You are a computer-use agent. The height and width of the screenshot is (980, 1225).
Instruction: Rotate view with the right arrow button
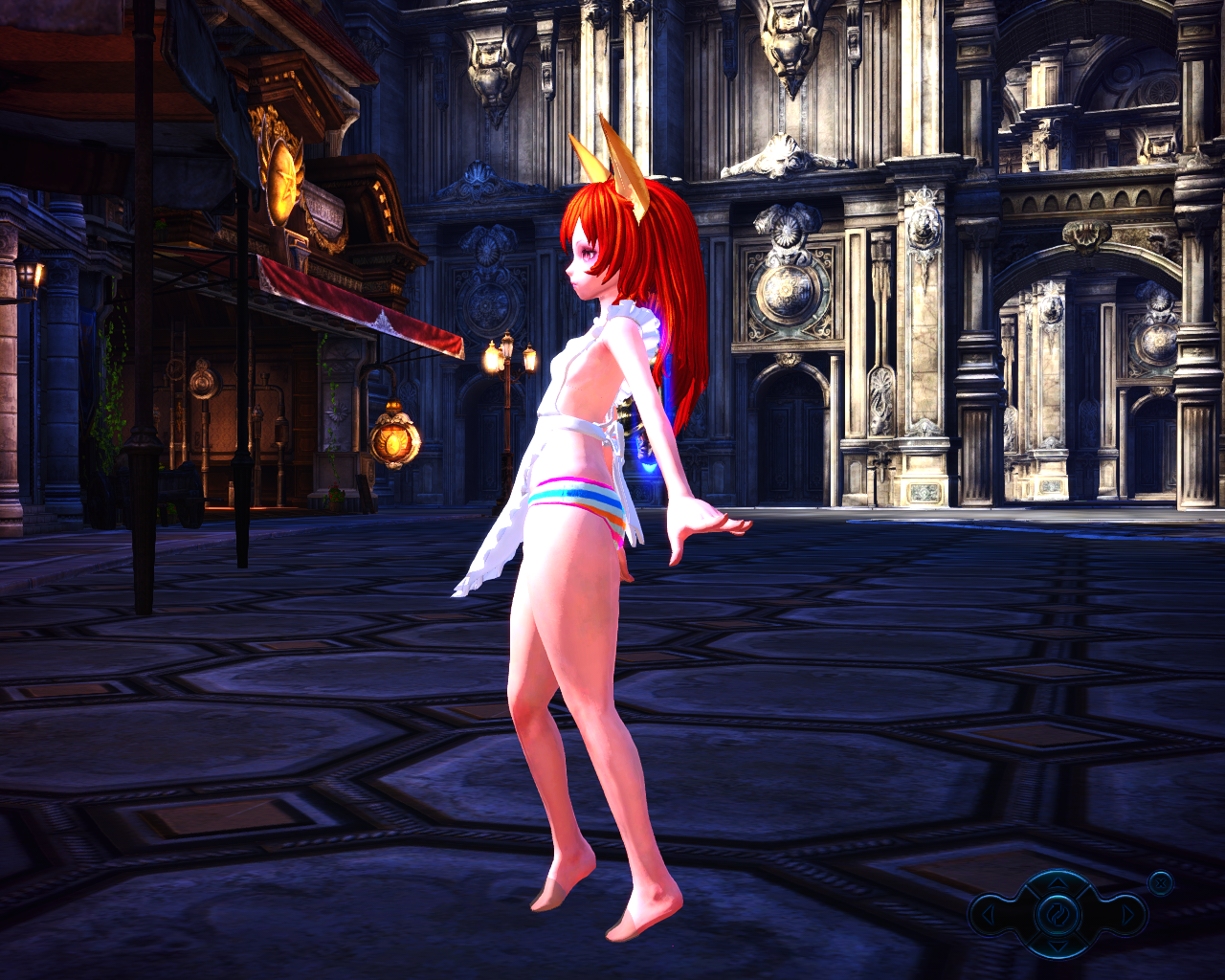(1126, 916)
